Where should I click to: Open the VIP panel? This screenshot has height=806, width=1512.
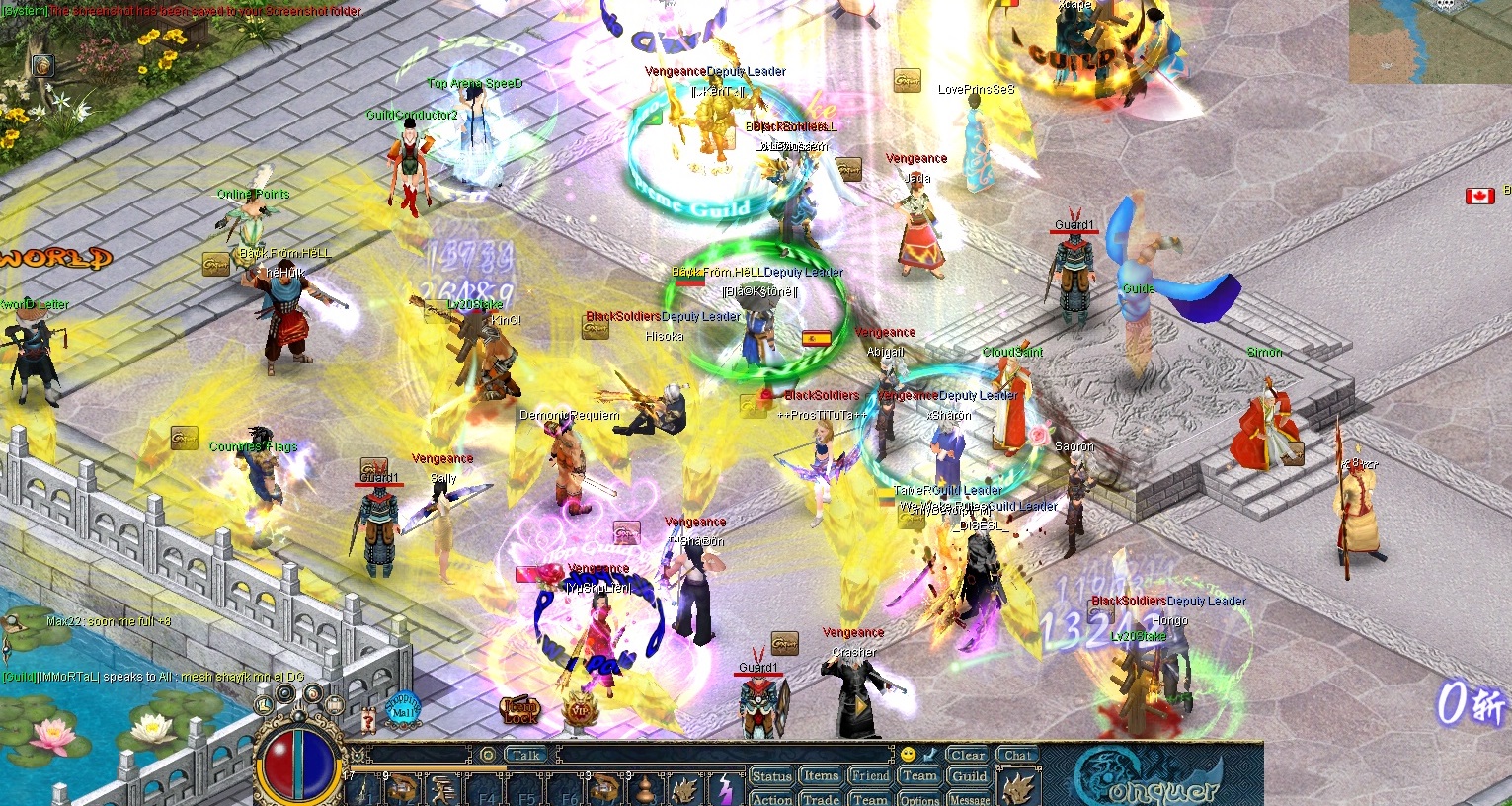click(581, 710)
